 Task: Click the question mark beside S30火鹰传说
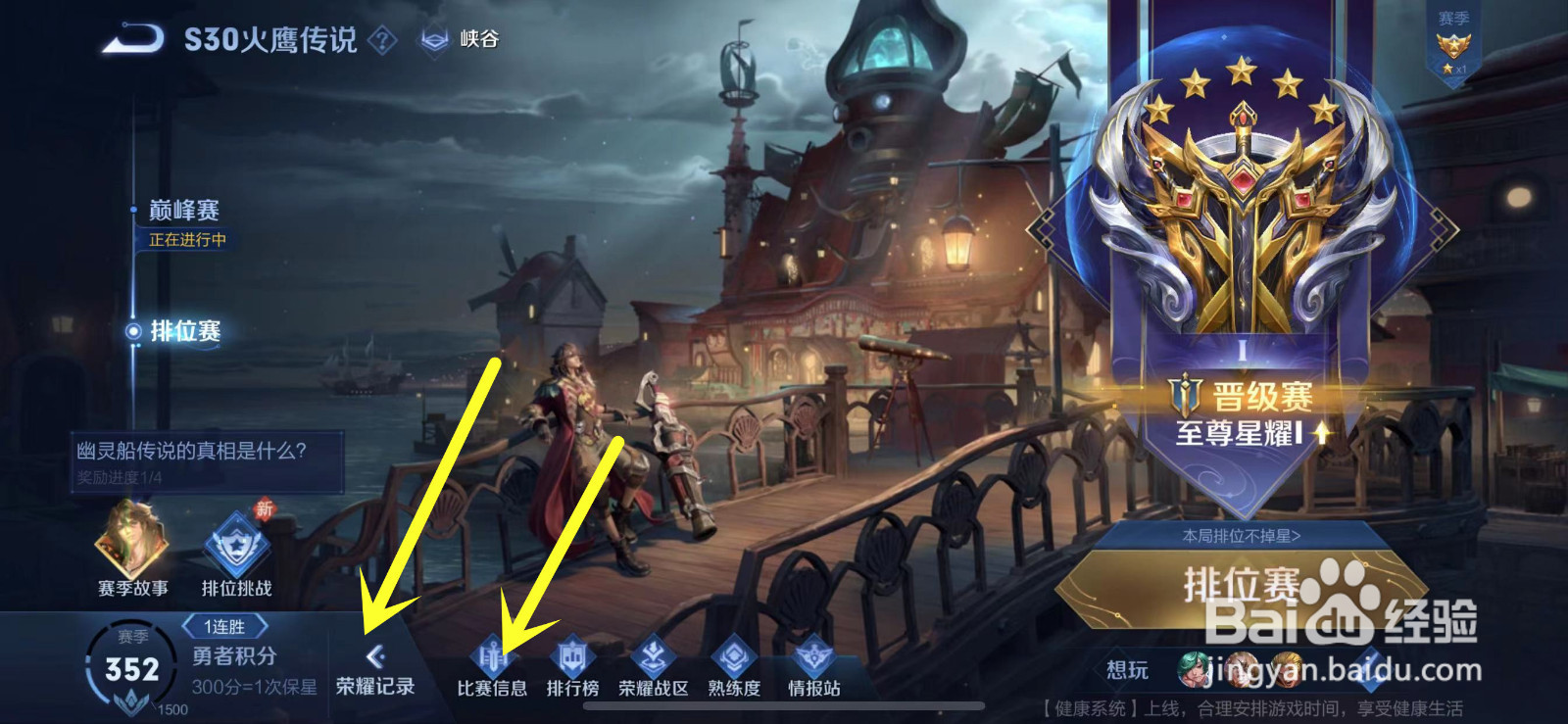[381, 40]
